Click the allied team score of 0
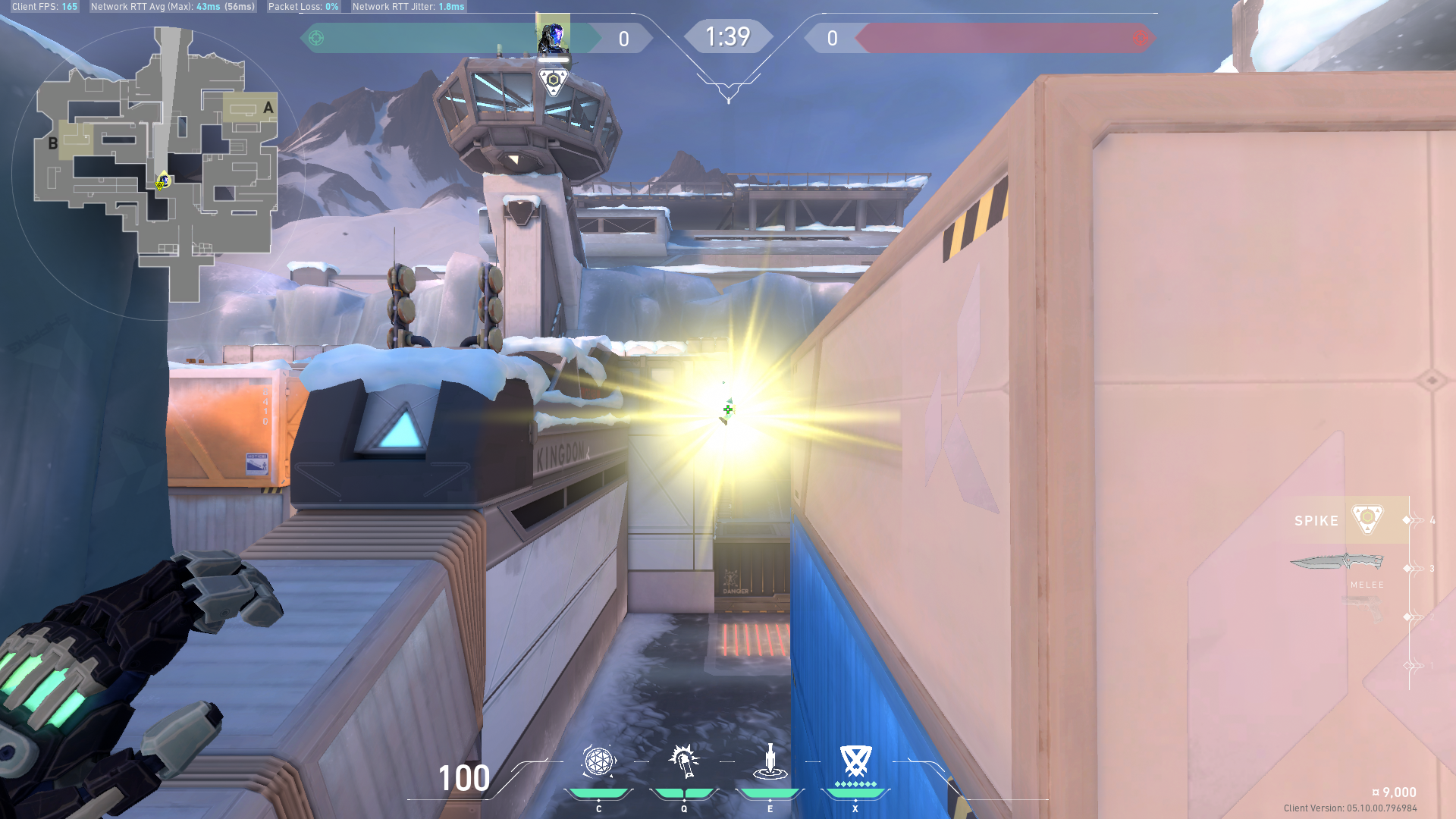 [623, 39]
